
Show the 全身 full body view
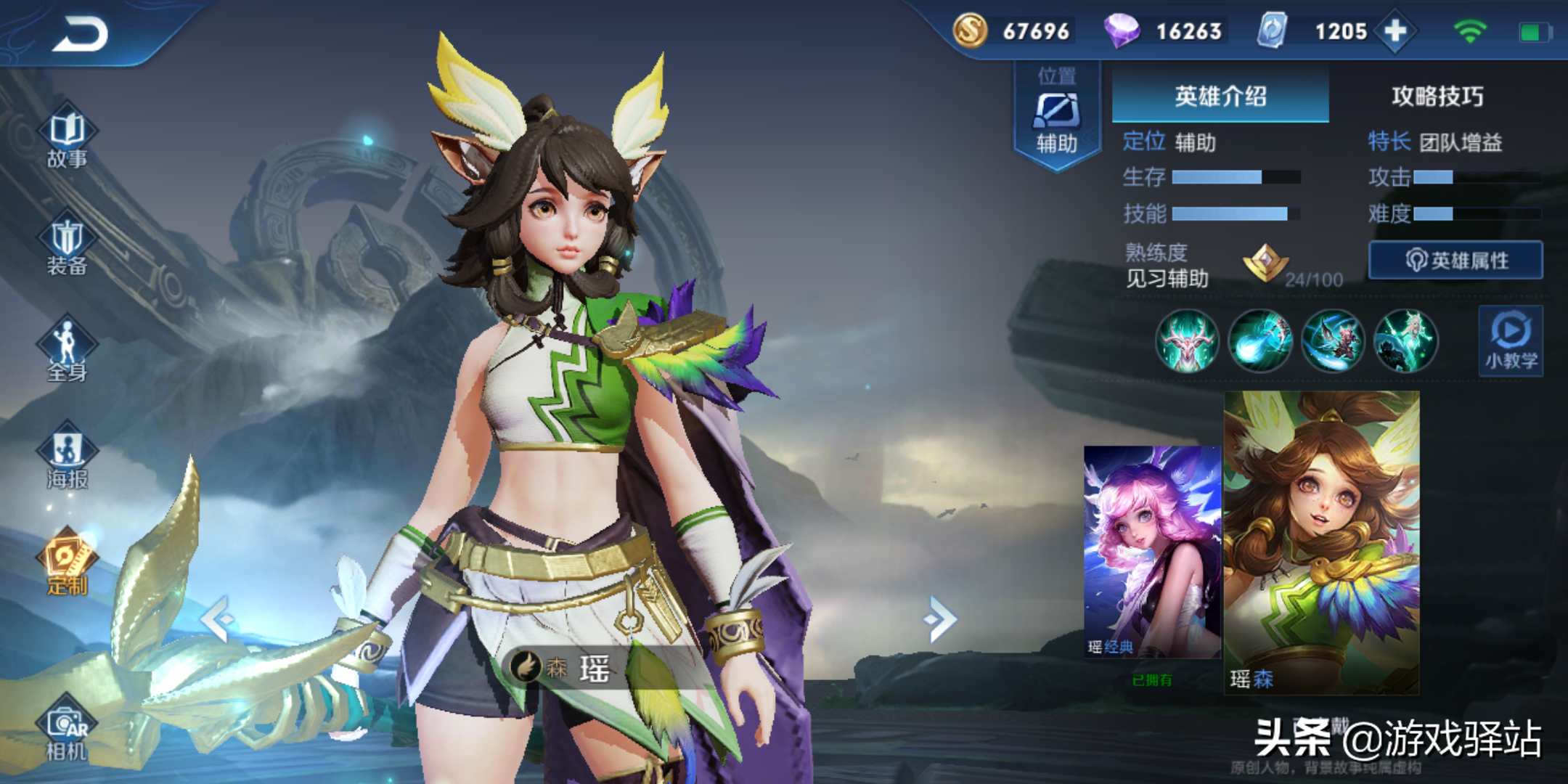(x=67, y=351)
